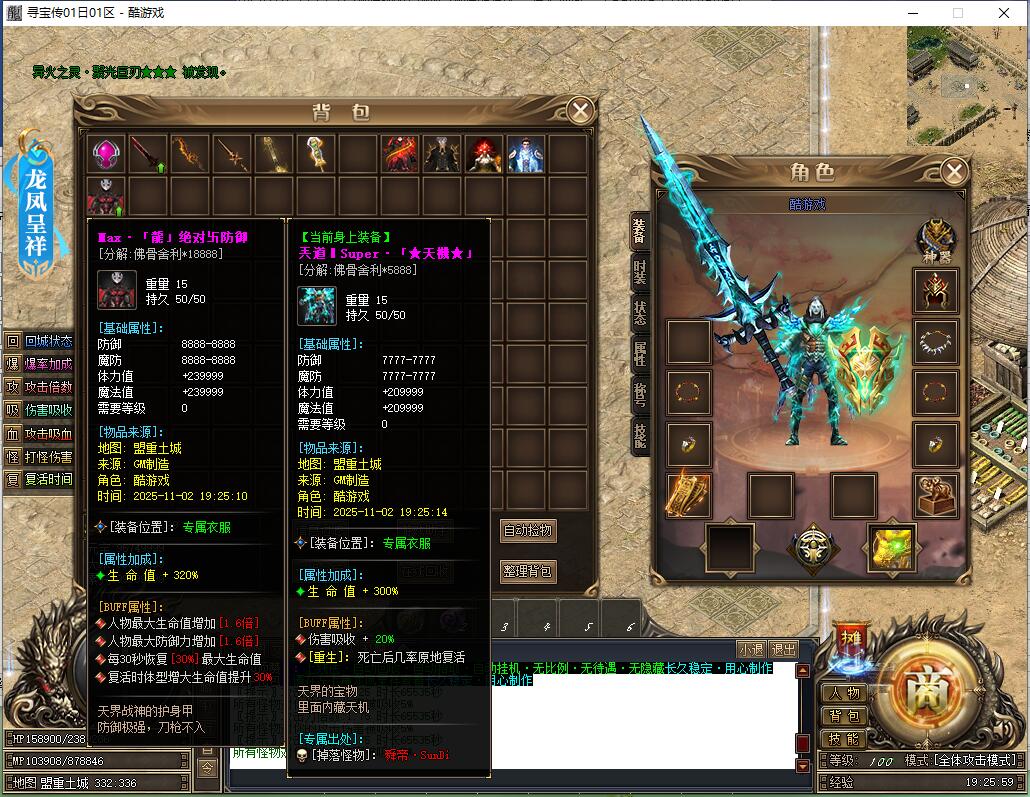
Task: Close the 背包 backpack window
Action: tap(580, 111)
